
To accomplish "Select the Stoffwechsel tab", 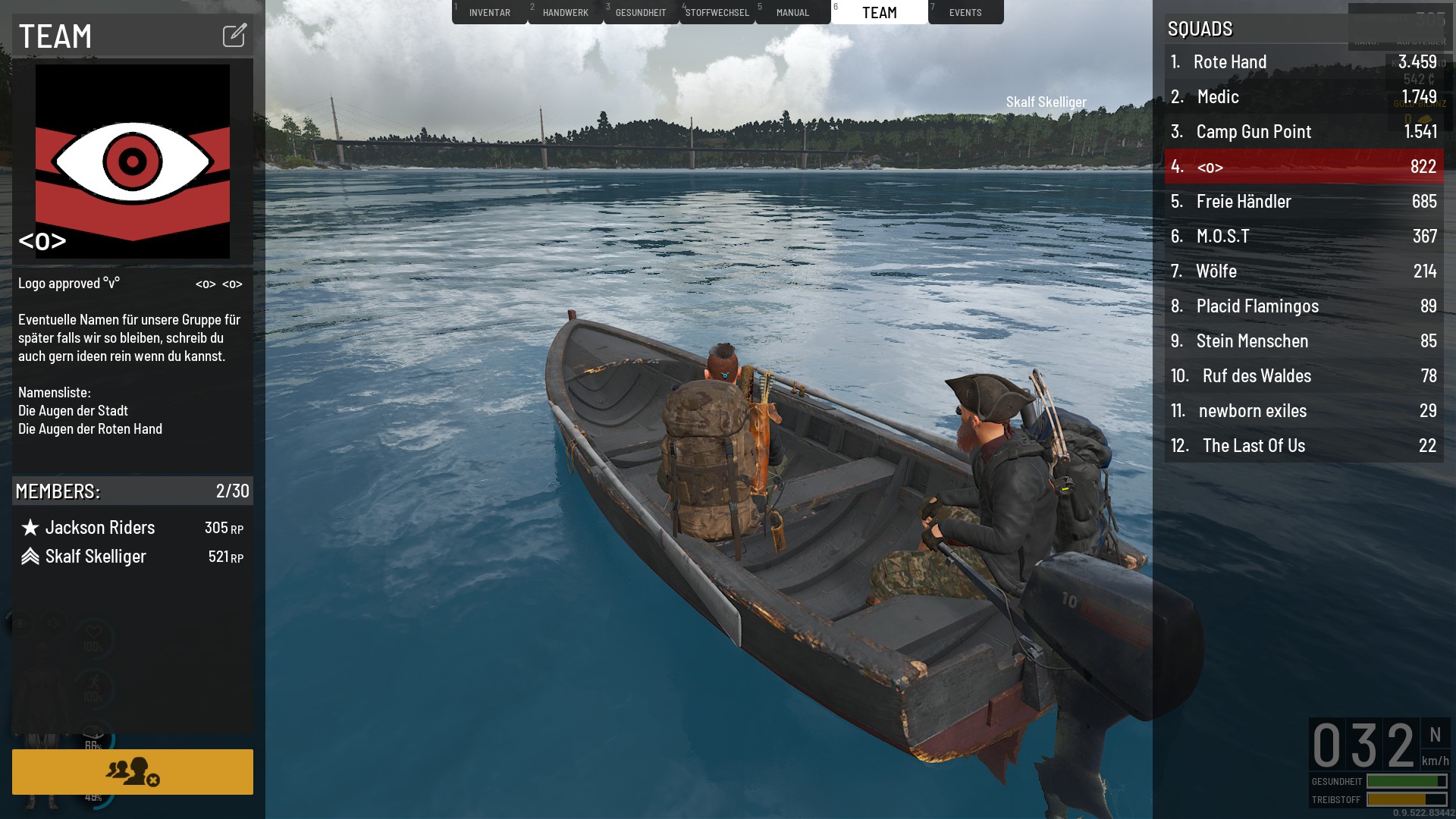I will point(717,12).
